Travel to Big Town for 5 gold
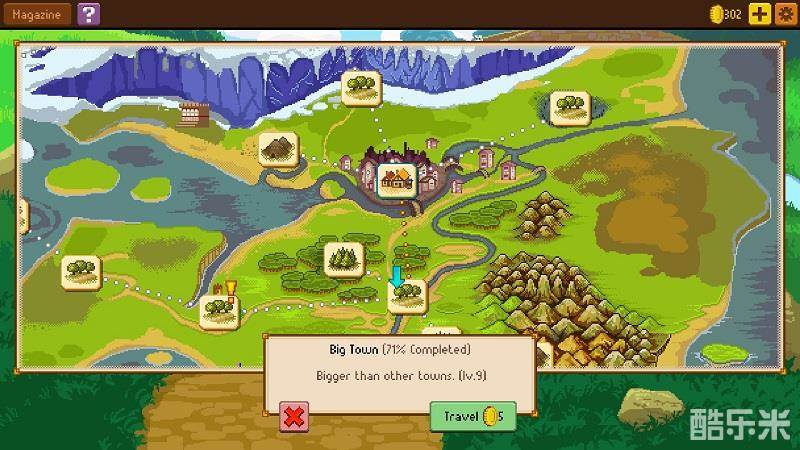The height and width of the screenshot is (450, 800). click(473, 416)
